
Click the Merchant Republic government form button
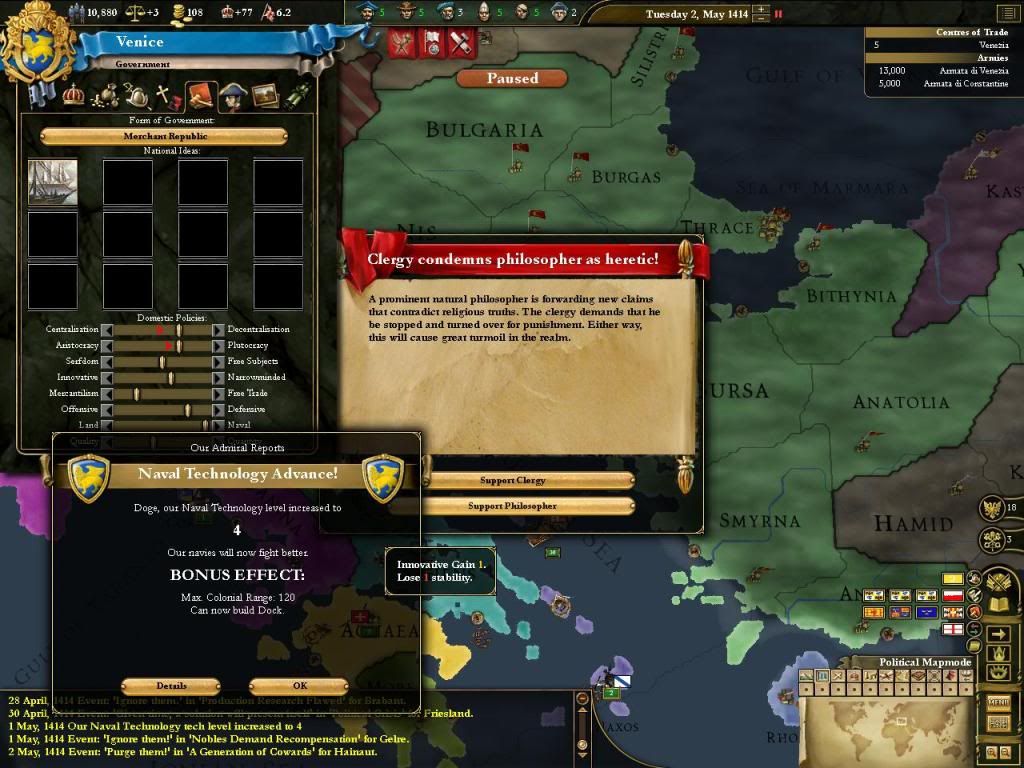pos(164,136)
